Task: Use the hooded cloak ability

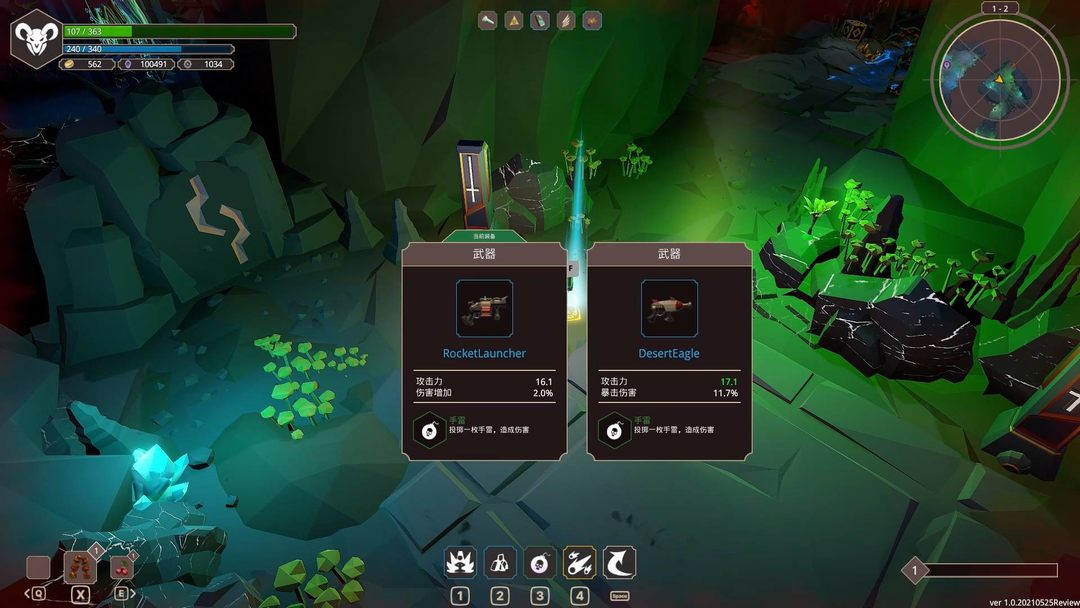Action: pos(500,563)
